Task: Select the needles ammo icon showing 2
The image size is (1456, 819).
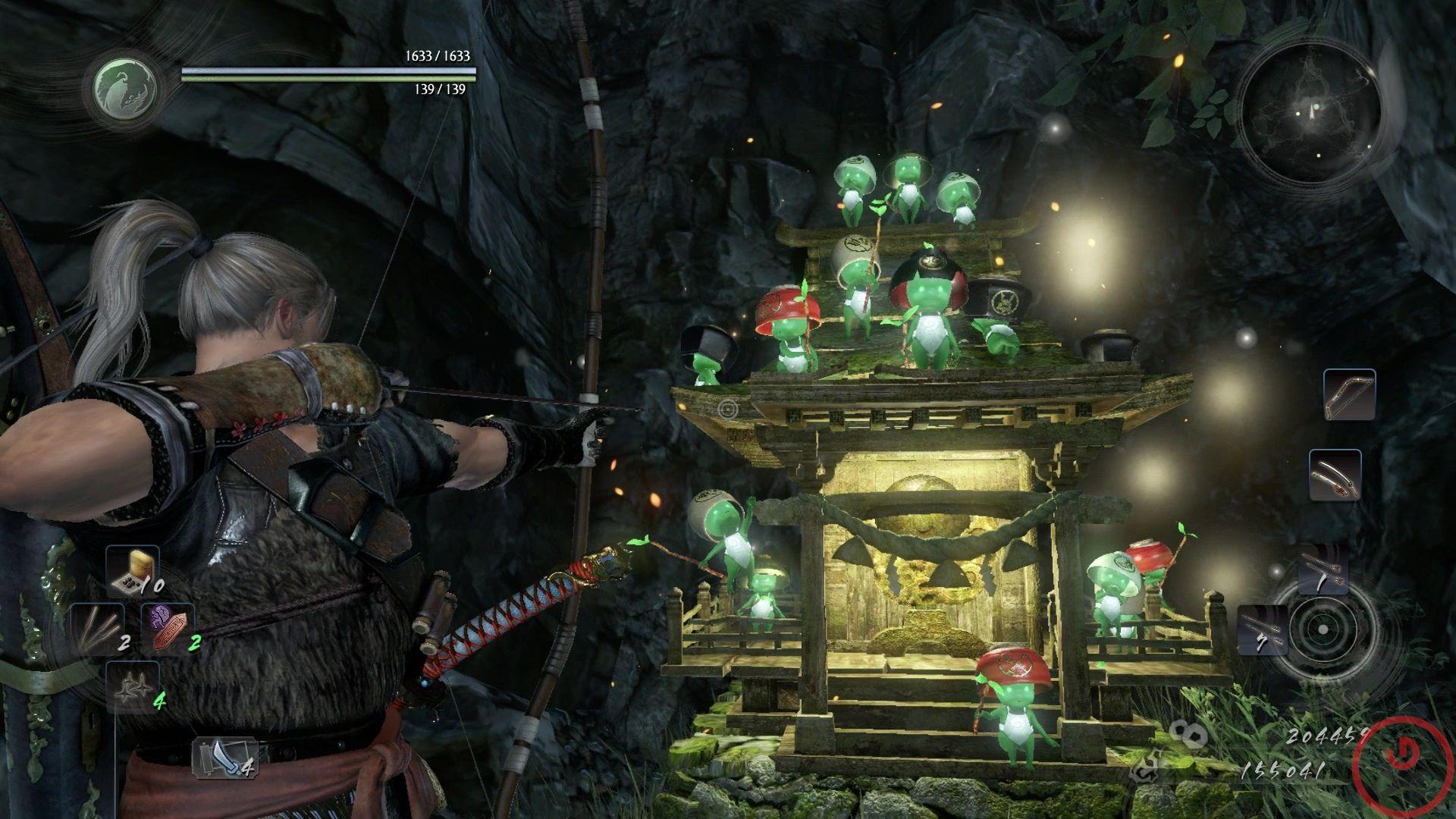Action: point(96,629)
